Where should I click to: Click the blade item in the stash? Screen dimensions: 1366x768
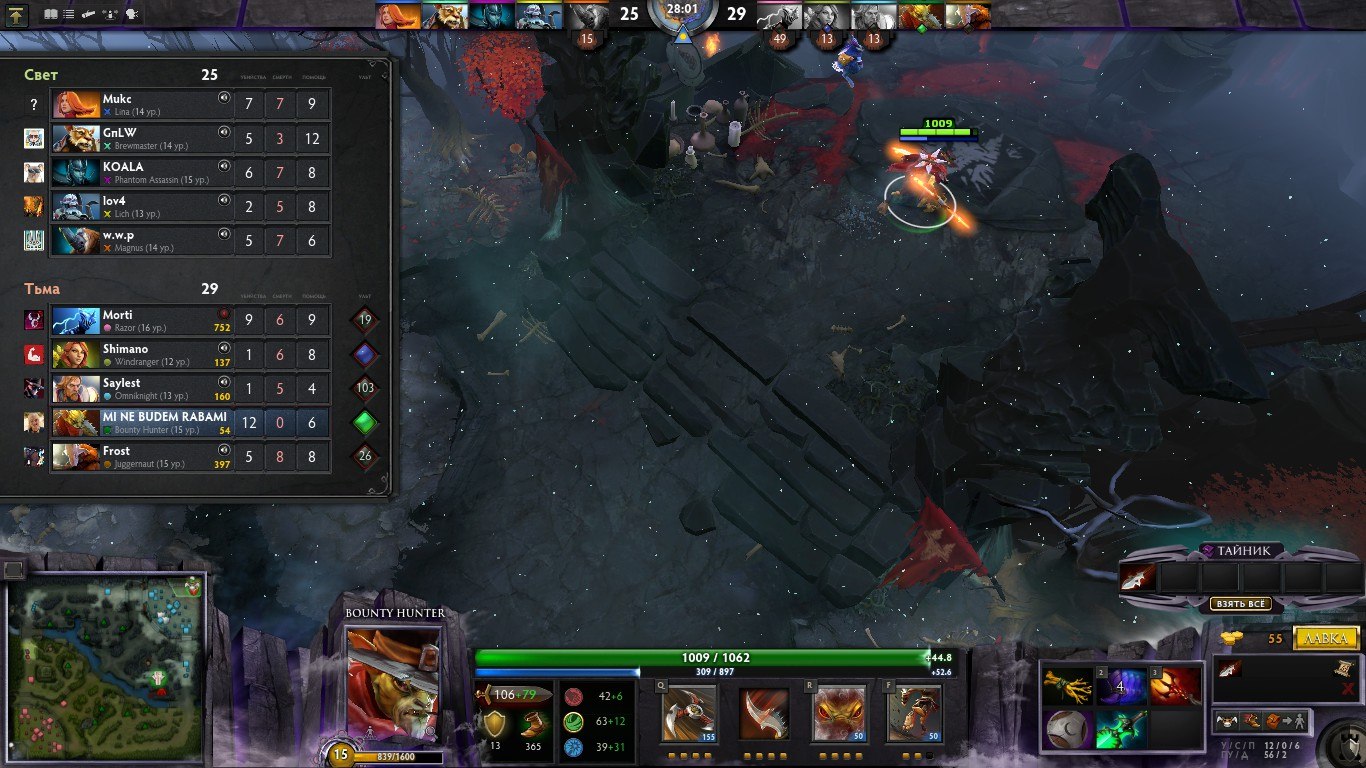pos(1138,578)
